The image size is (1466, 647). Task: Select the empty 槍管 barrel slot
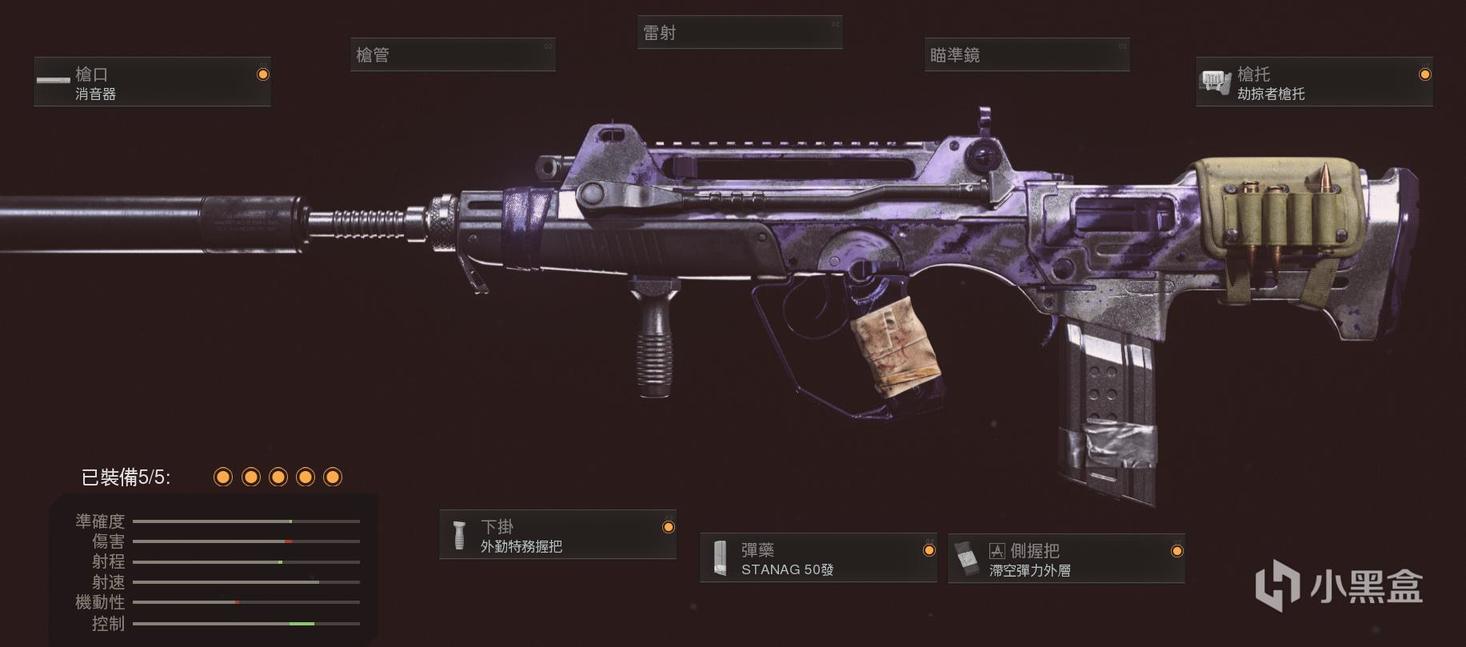coord(452,56)
